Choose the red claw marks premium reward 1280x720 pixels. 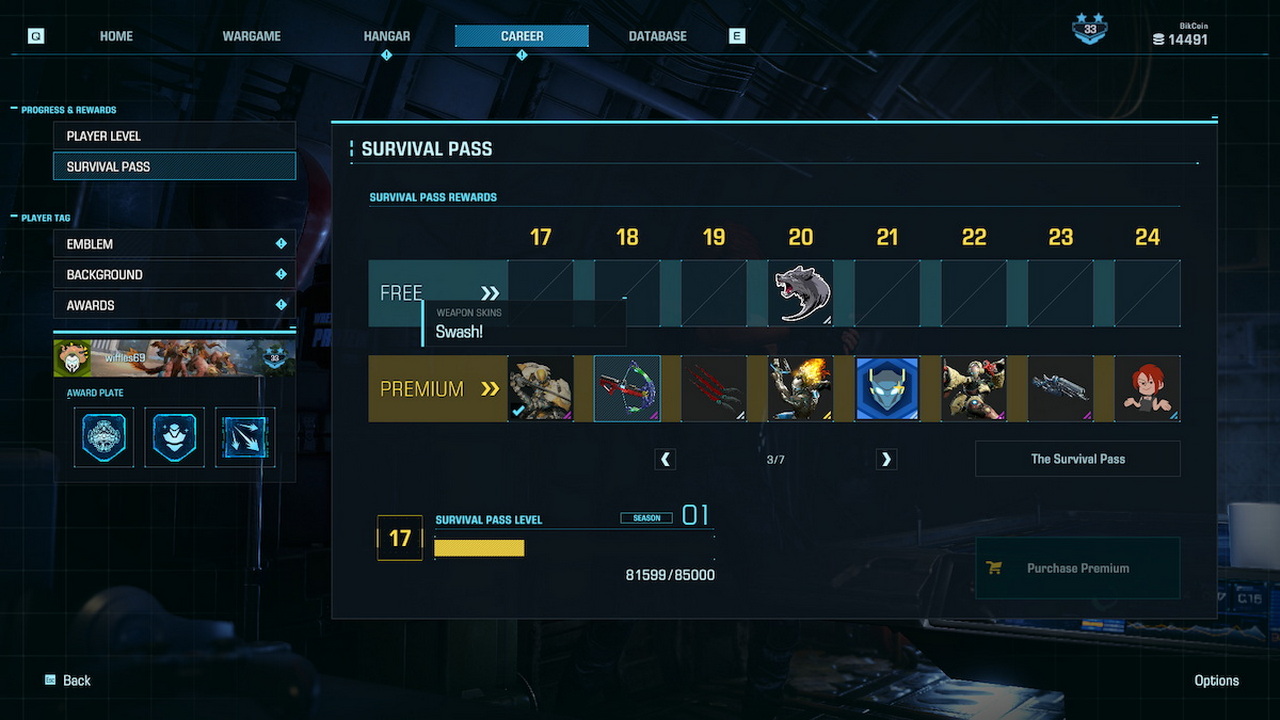tap(714, 388)
